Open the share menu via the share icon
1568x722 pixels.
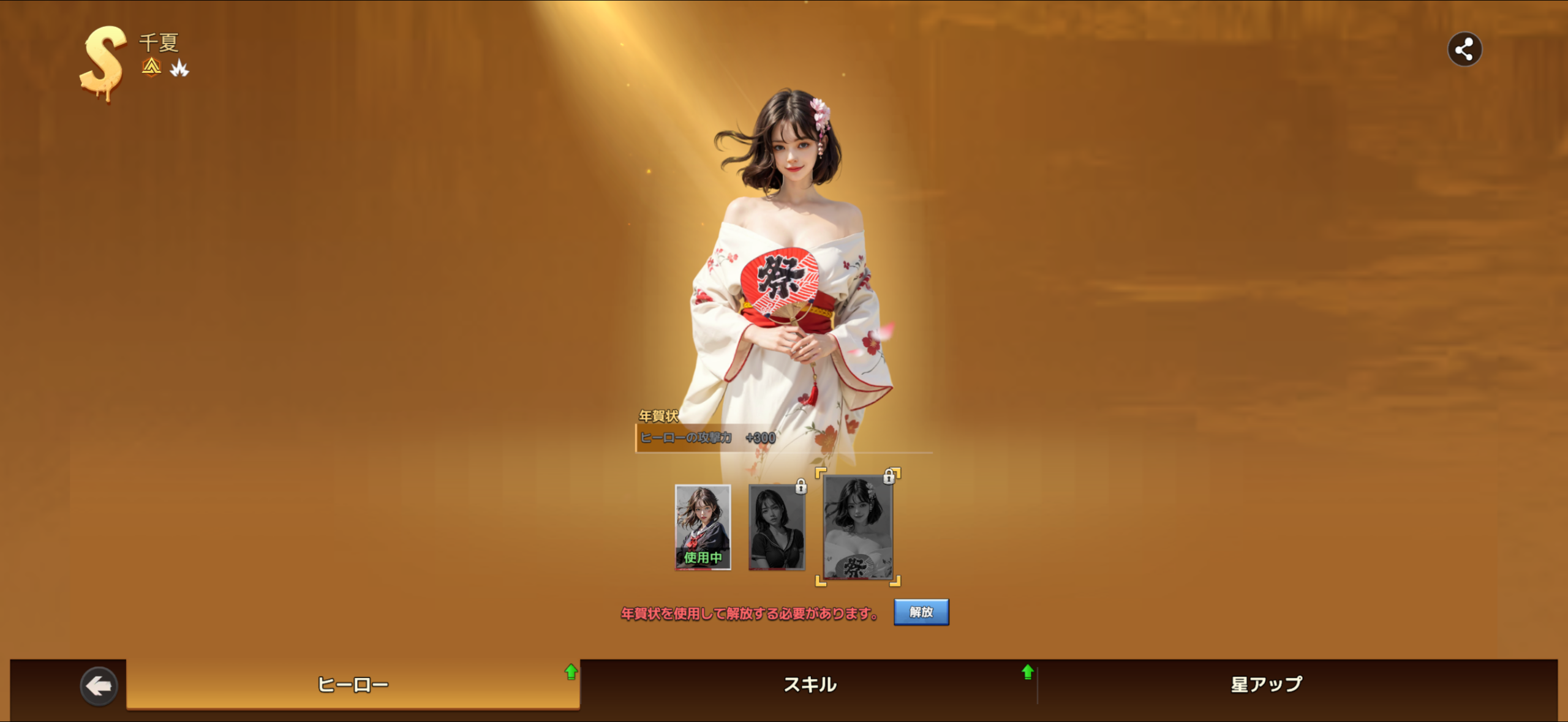pos(1464,49)
